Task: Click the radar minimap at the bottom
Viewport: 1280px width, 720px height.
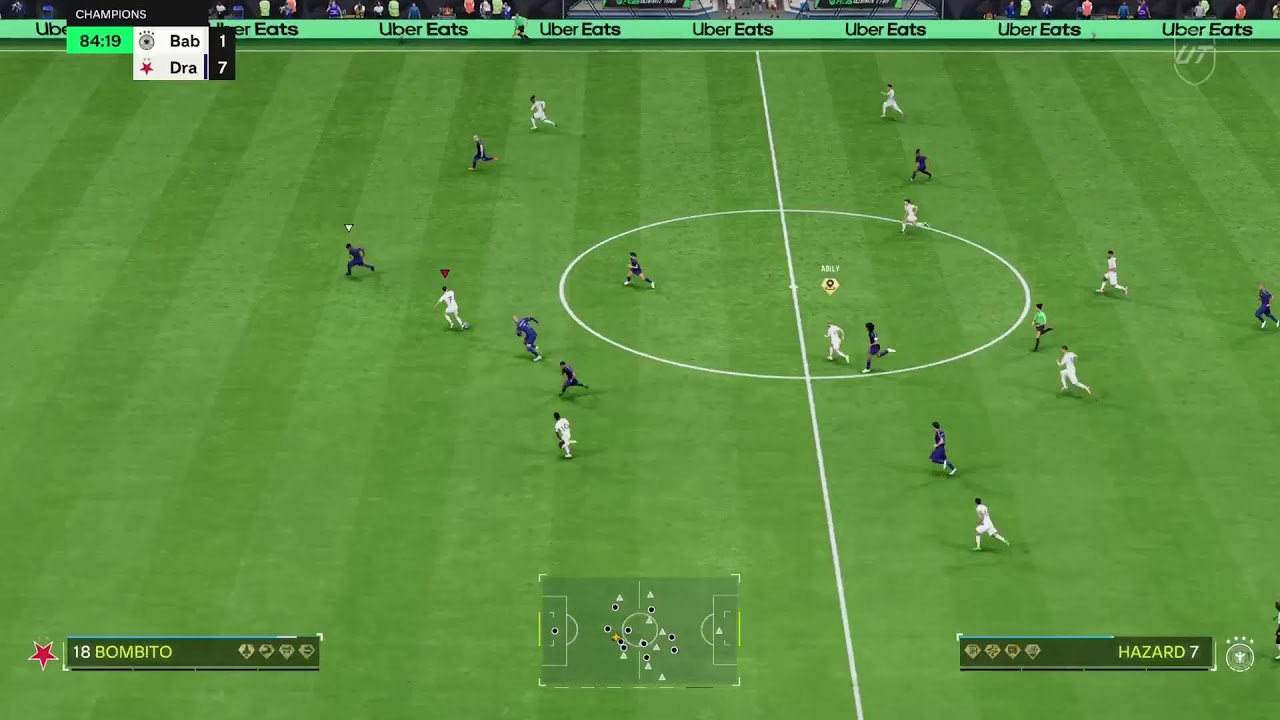Action: tap(639, 631)
